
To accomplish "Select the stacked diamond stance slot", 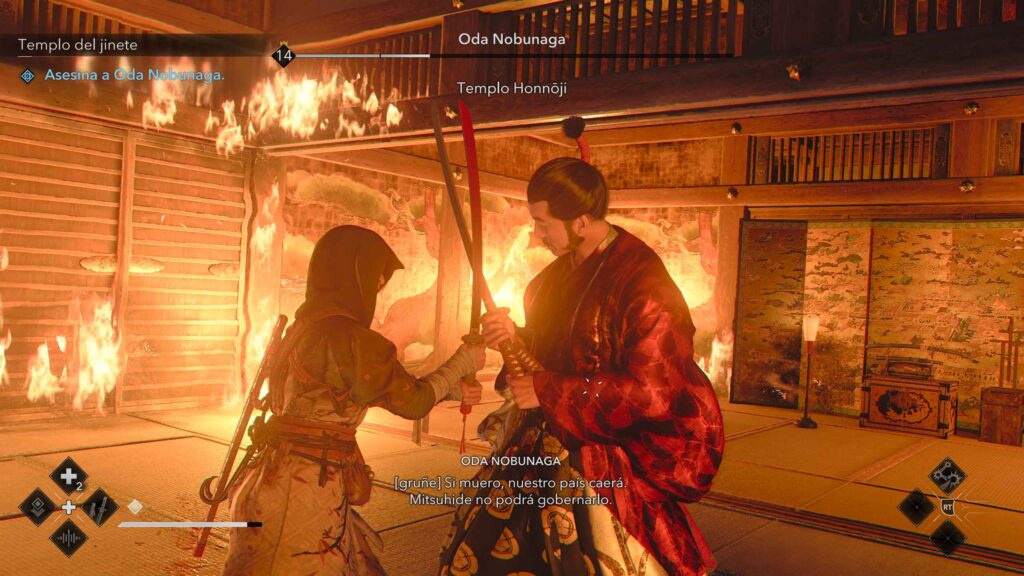I will tap(38, 507).
